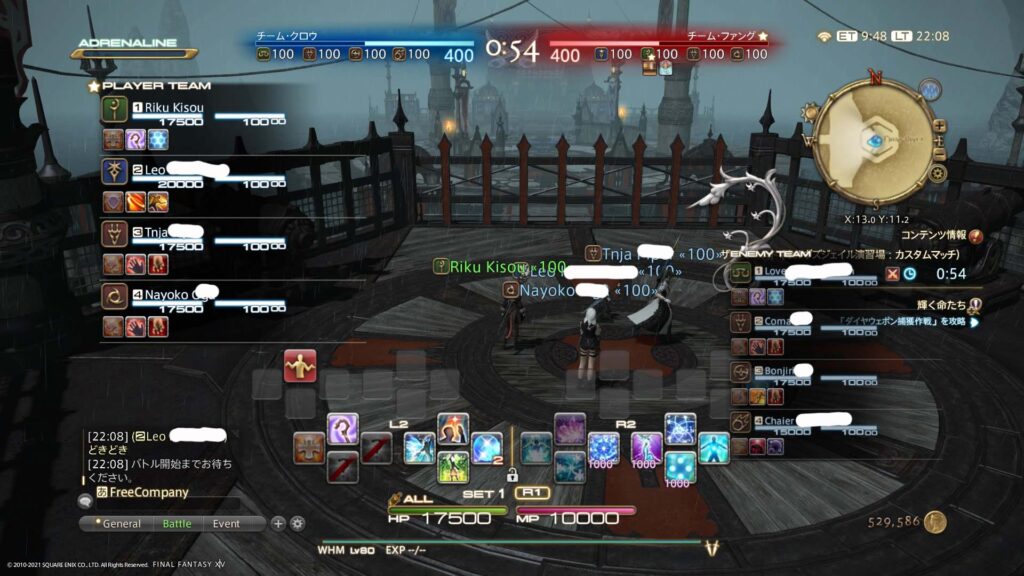Click the weather icon beside minimap

pos(929,90)
